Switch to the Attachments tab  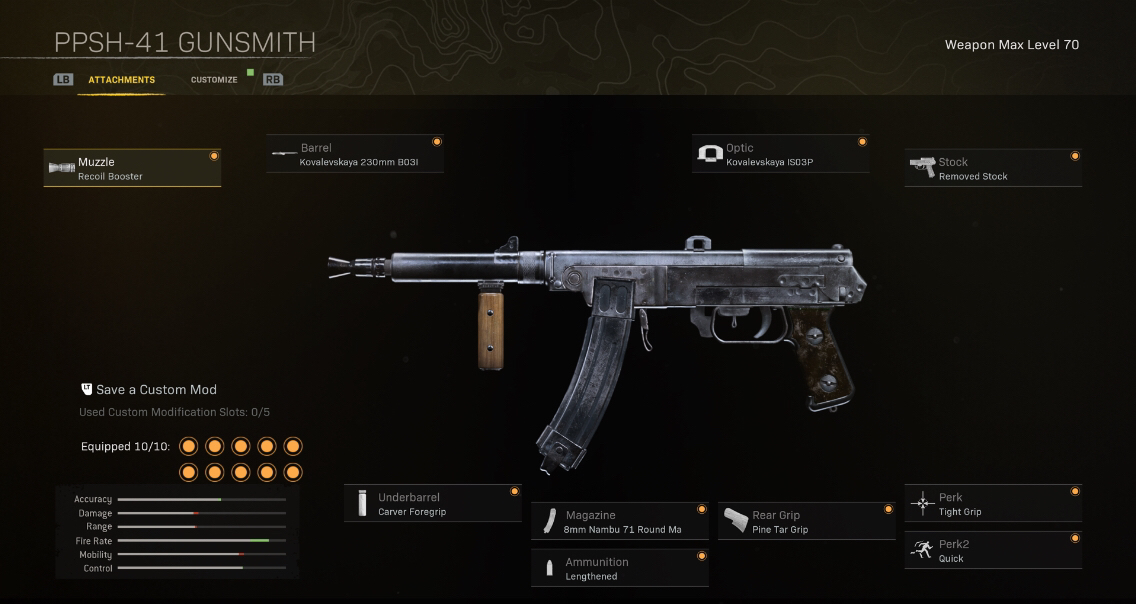(121, 80)
